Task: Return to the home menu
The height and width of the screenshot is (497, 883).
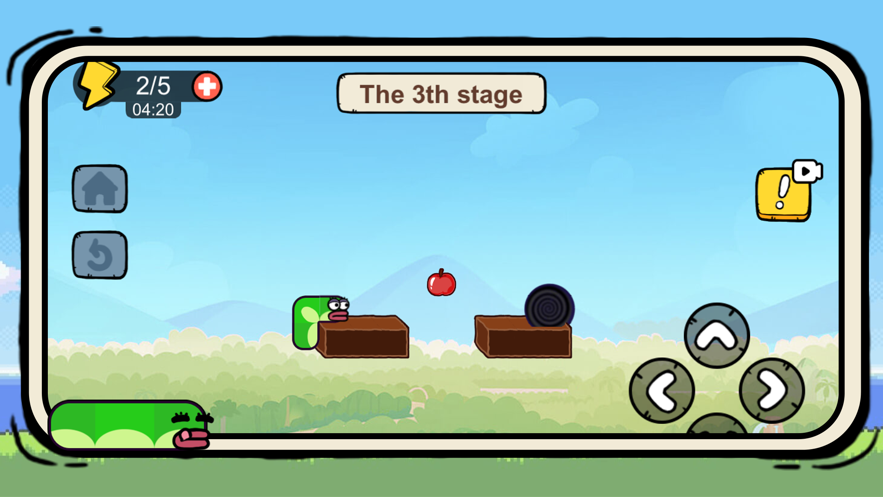Action: 99,189
